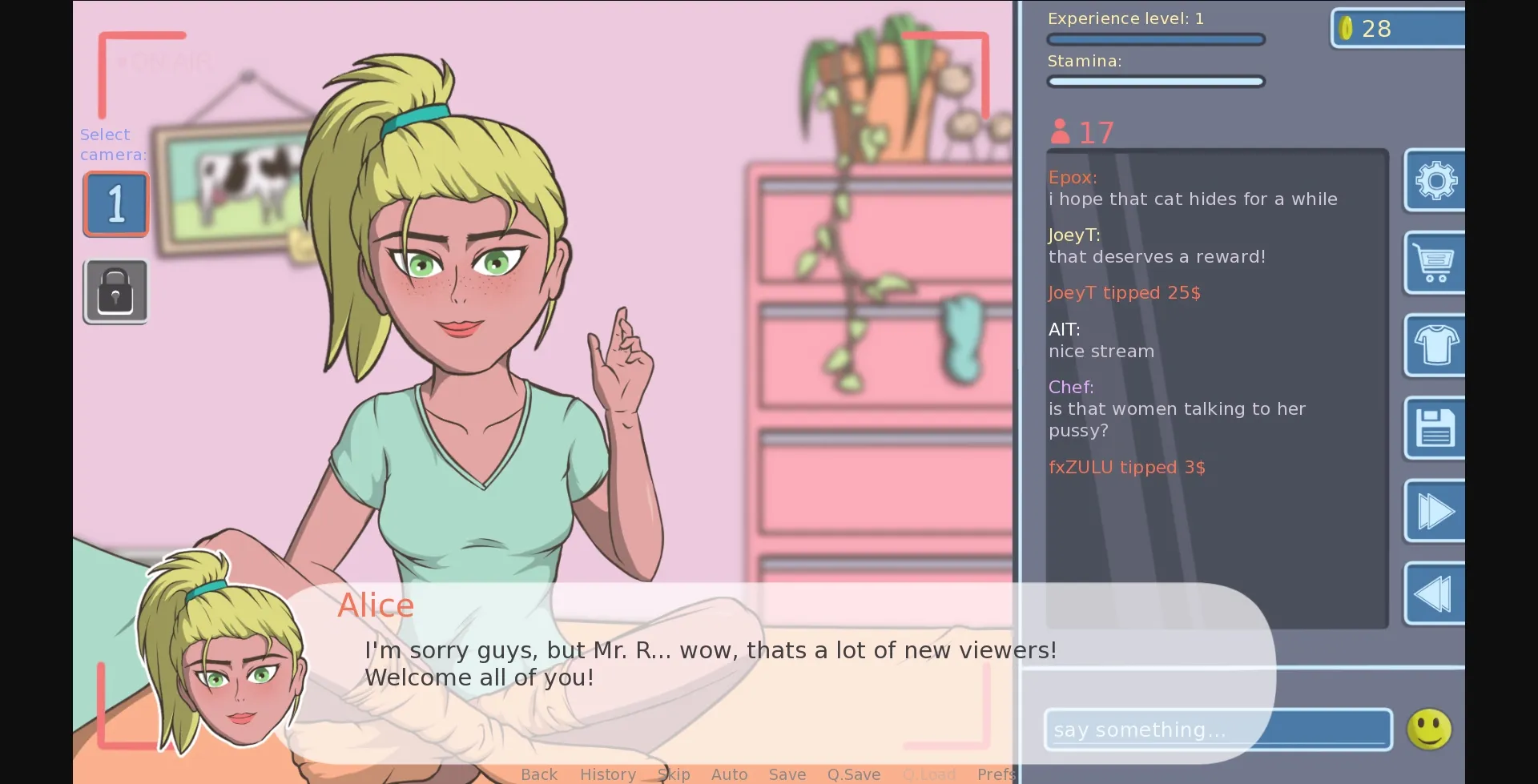Click Back to previous dialogue
Screen dimensions: 1538x784
pos(538,774)
